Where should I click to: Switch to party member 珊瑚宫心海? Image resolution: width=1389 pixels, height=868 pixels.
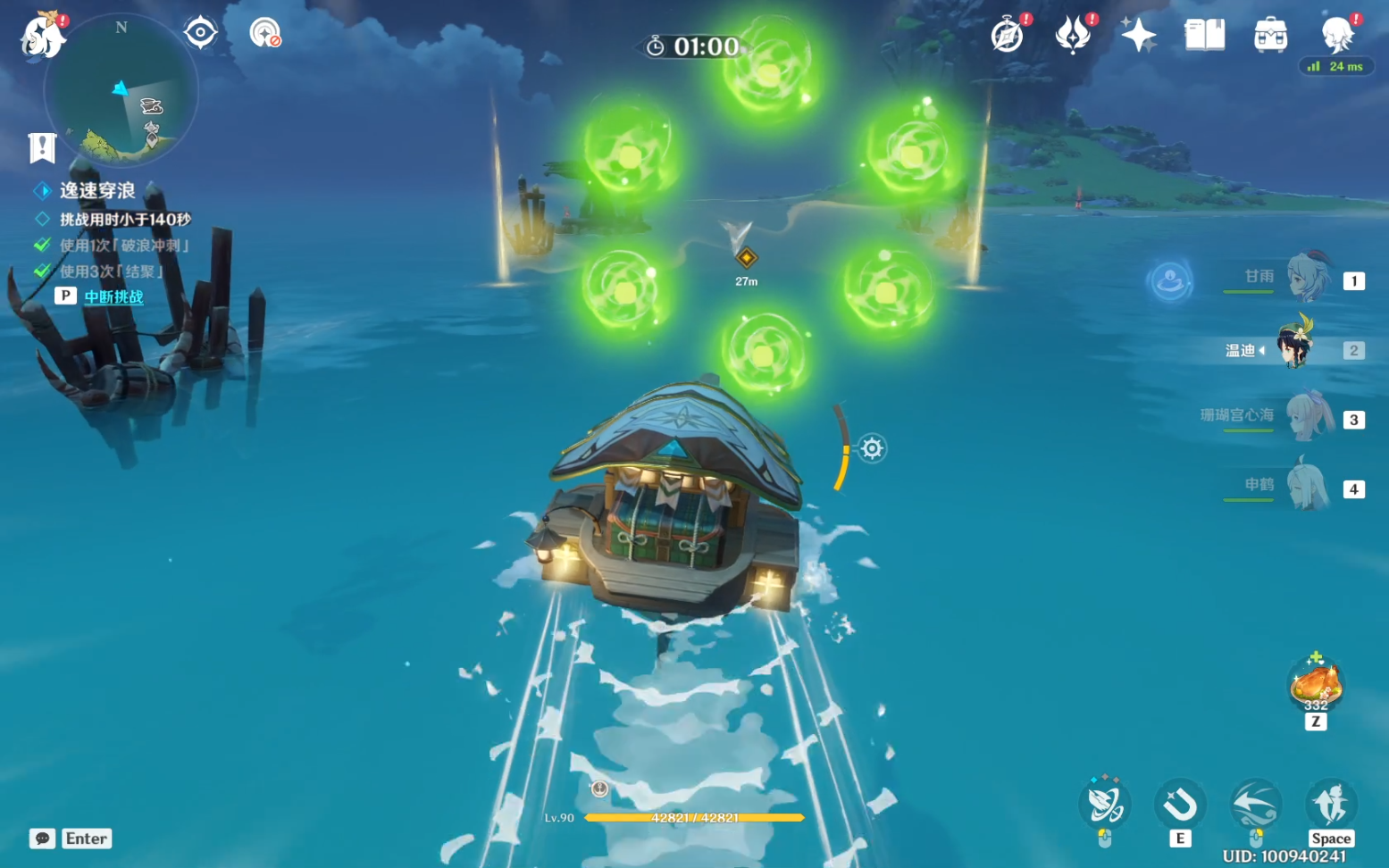pyautogui.click(x=1308, y=418)
